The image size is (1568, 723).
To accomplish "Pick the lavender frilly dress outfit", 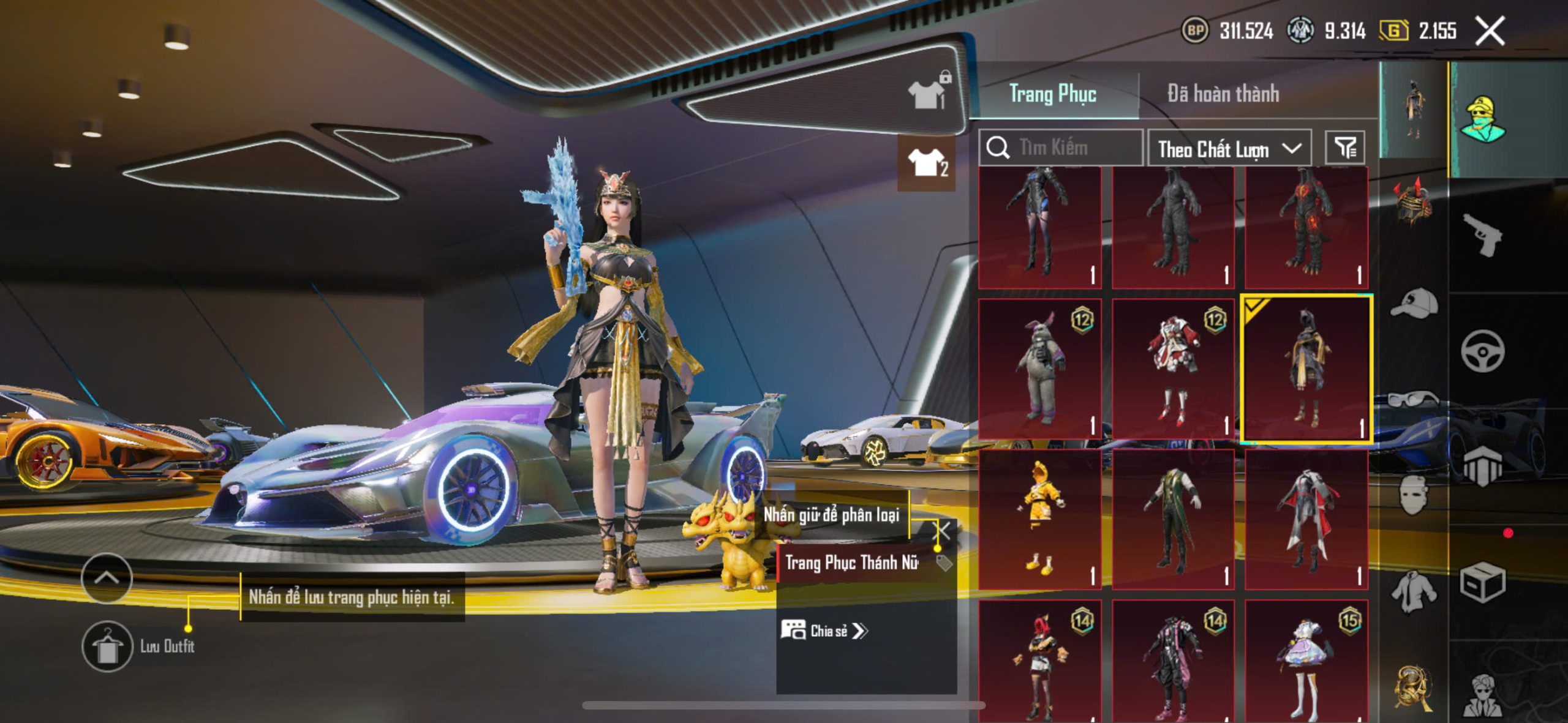I will [1306, 661].
